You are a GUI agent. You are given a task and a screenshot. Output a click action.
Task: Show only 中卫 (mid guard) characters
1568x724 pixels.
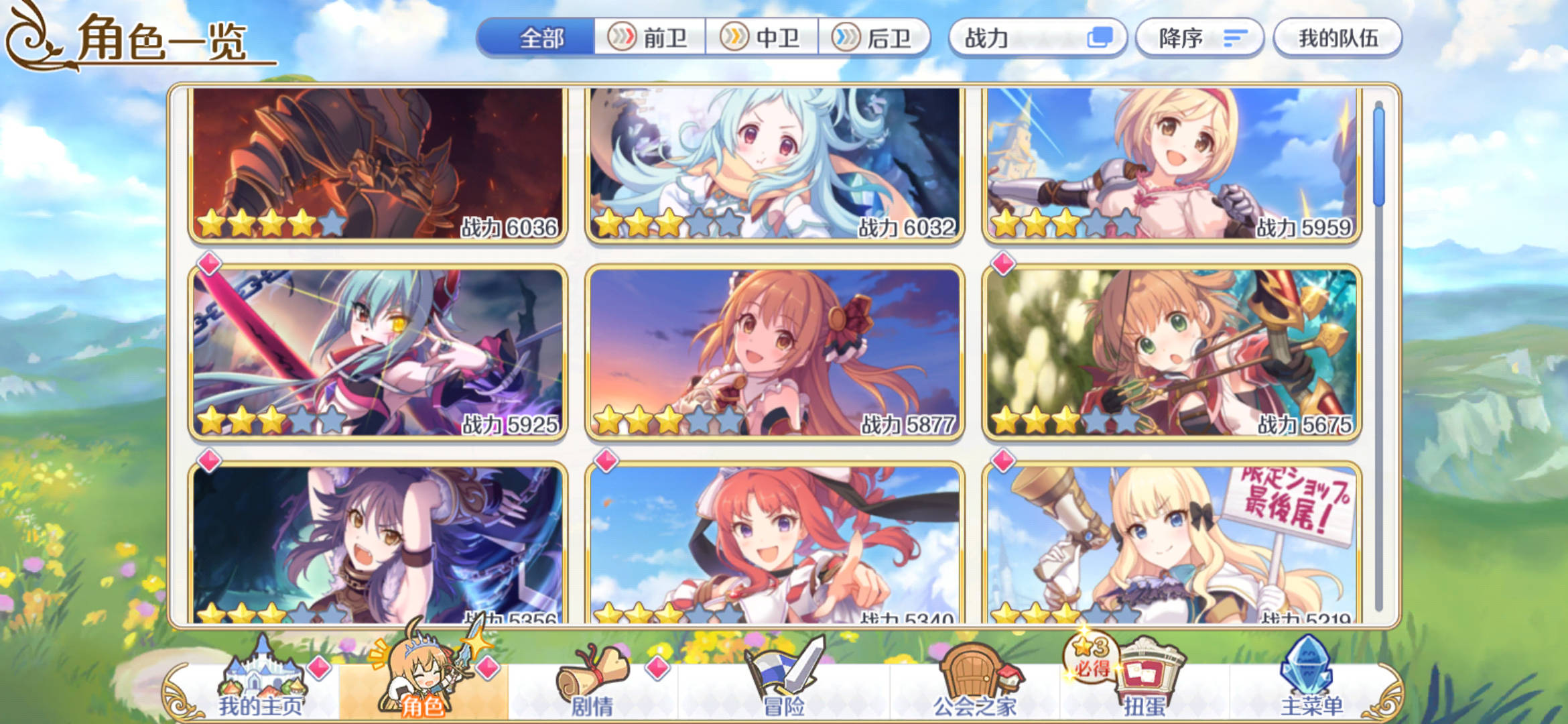coord(762,38)
